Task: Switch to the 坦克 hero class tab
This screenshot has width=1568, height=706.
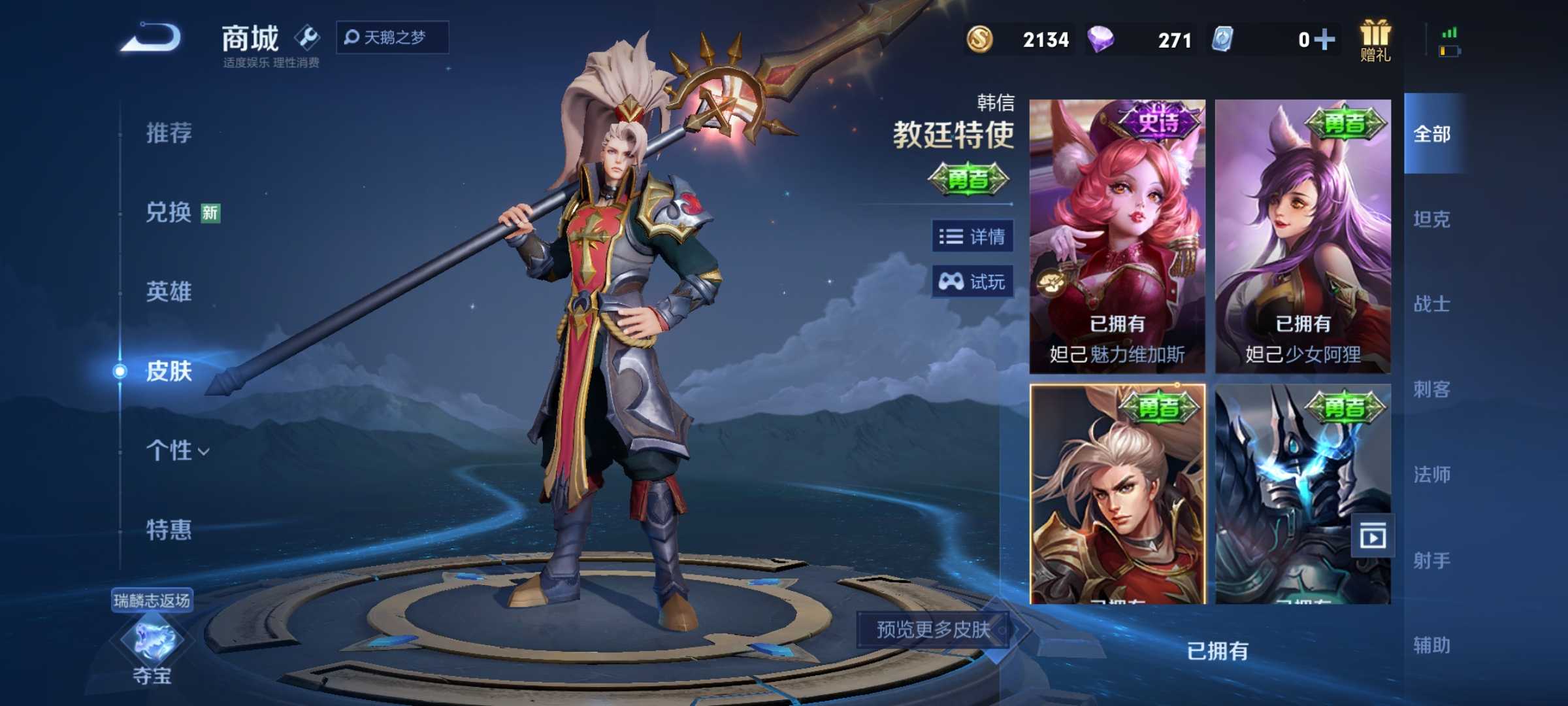Action: pyautogui.click(x=1433, y=220)
